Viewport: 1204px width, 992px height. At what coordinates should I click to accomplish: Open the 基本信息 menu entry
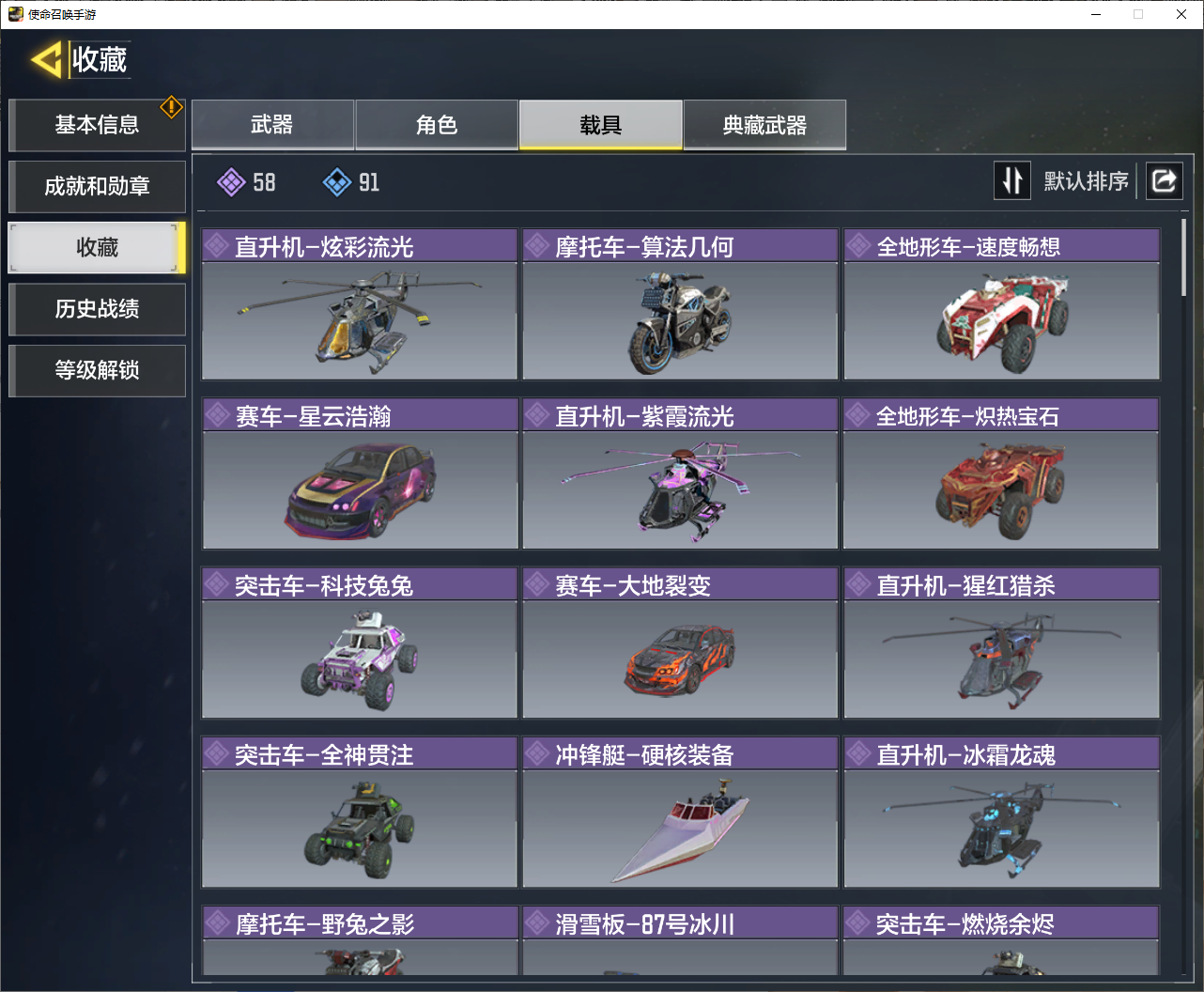click(97, 125)
